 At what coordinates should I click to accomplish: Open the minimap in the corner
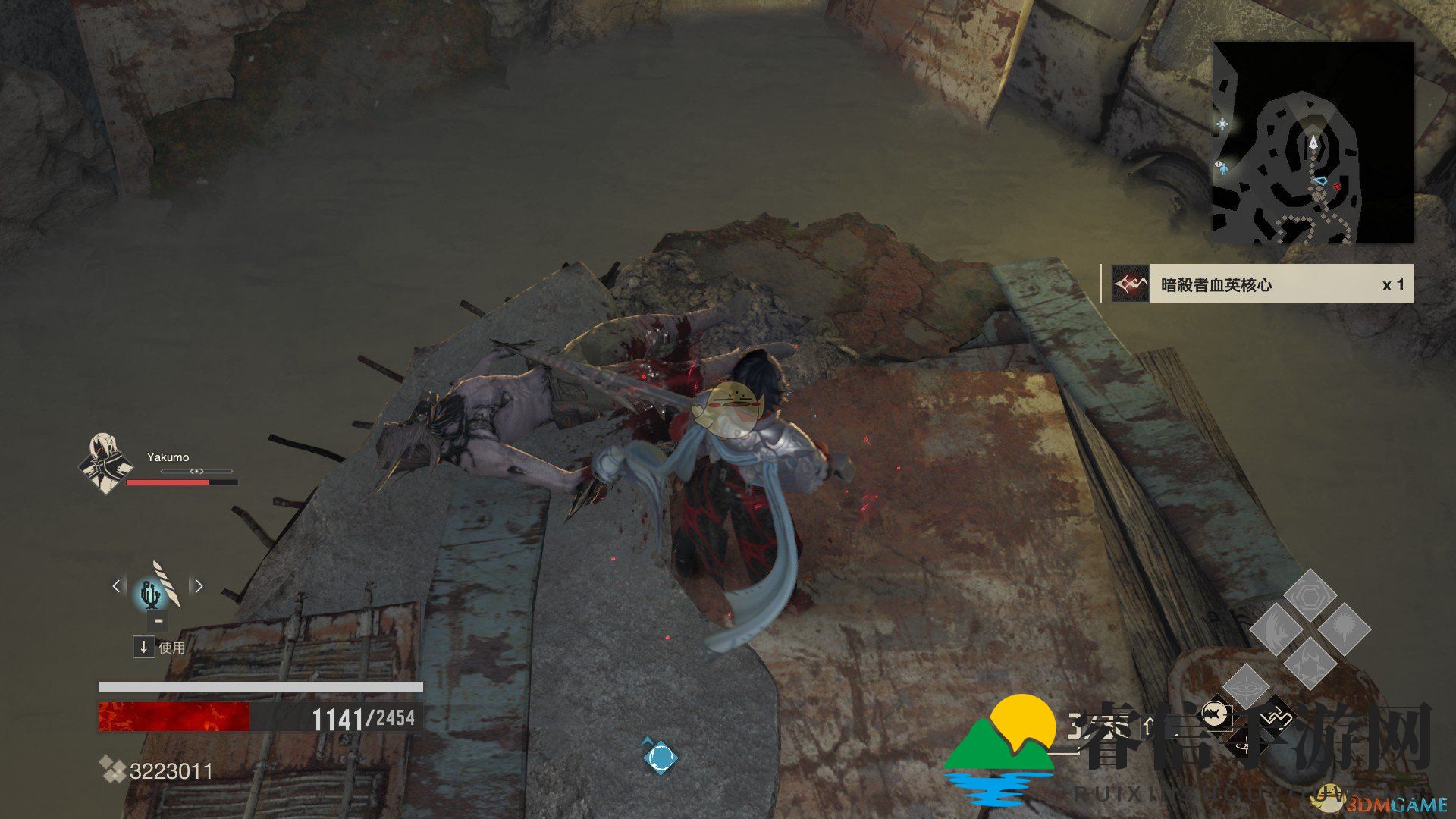click(1313, 143)
